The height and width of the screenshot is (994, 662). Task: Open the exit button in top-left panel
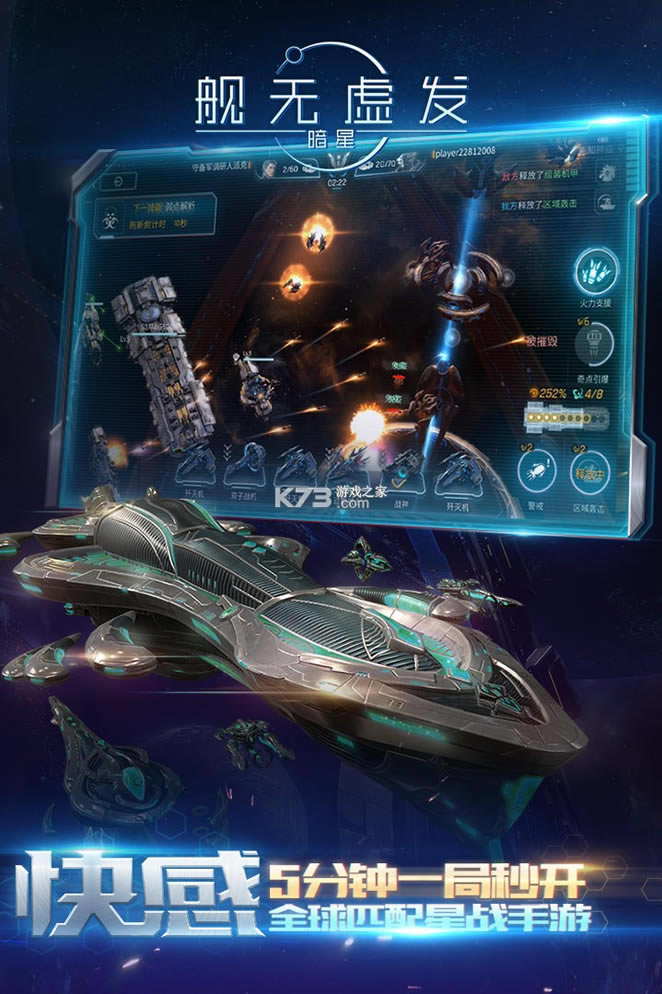point(118,181)
